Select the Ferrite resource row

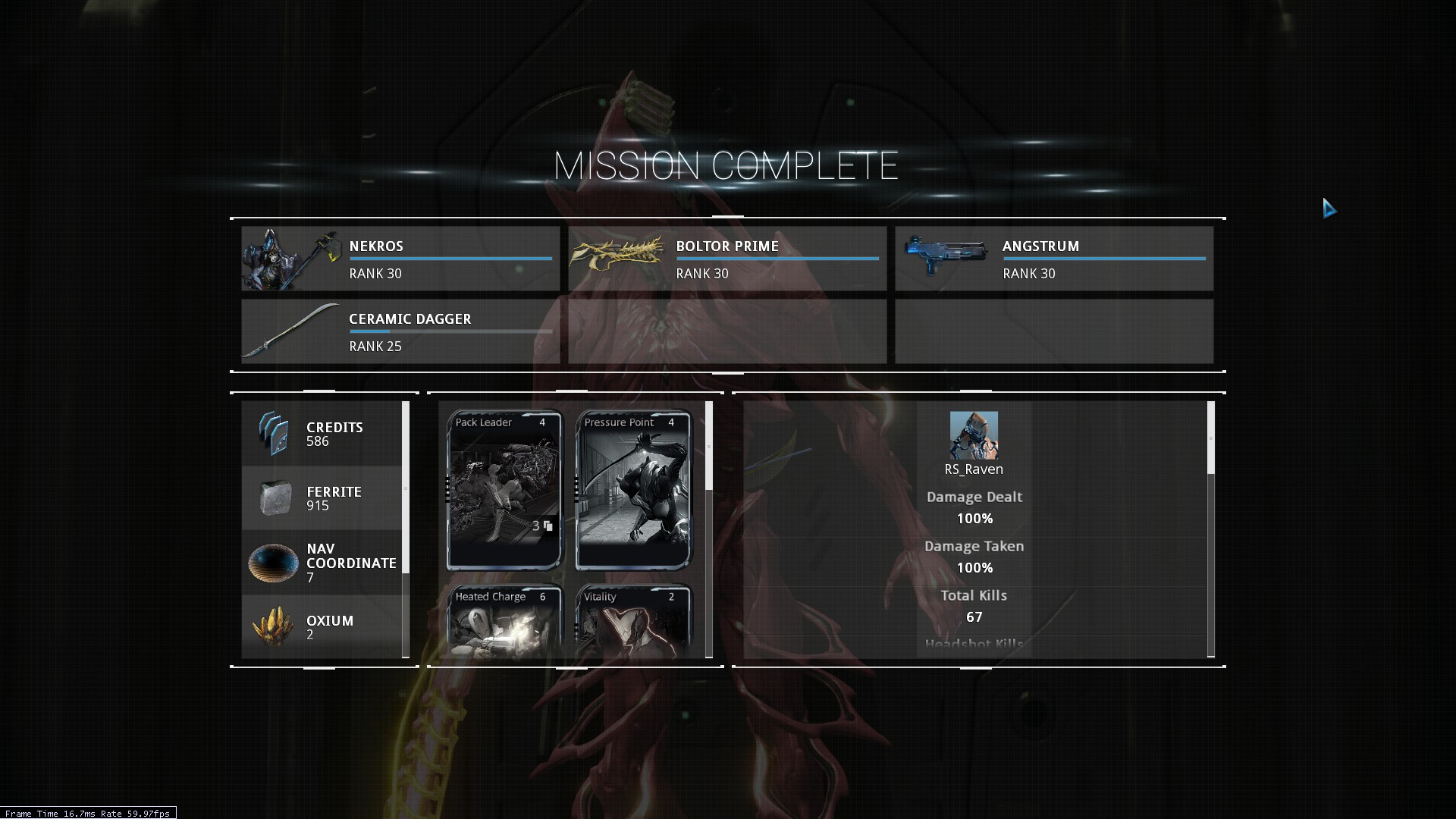click(x=322, y=498)
